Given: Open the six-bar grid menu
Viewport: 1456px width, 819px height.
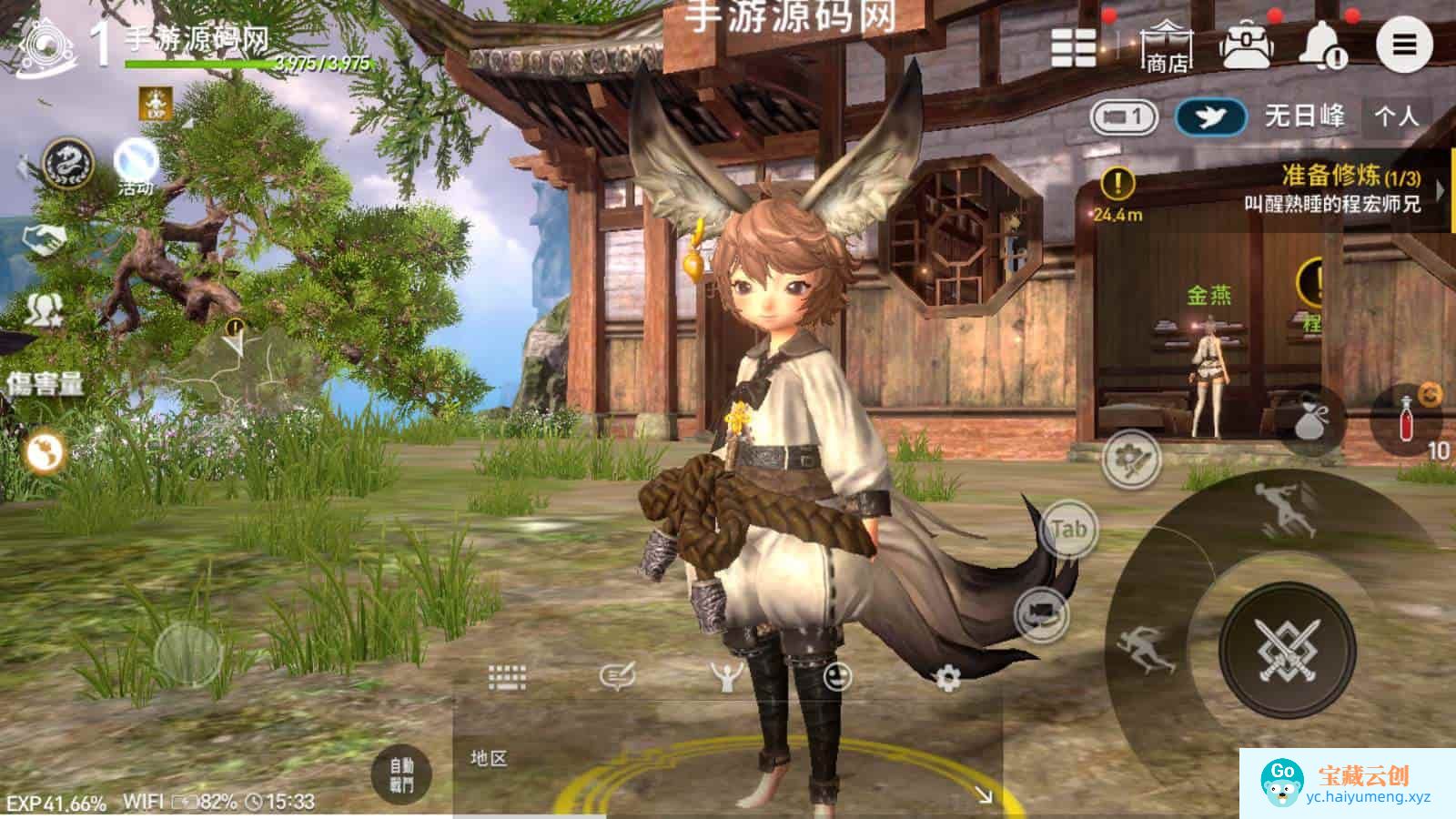Looking at the screenshot, I should coord(1074,47).
